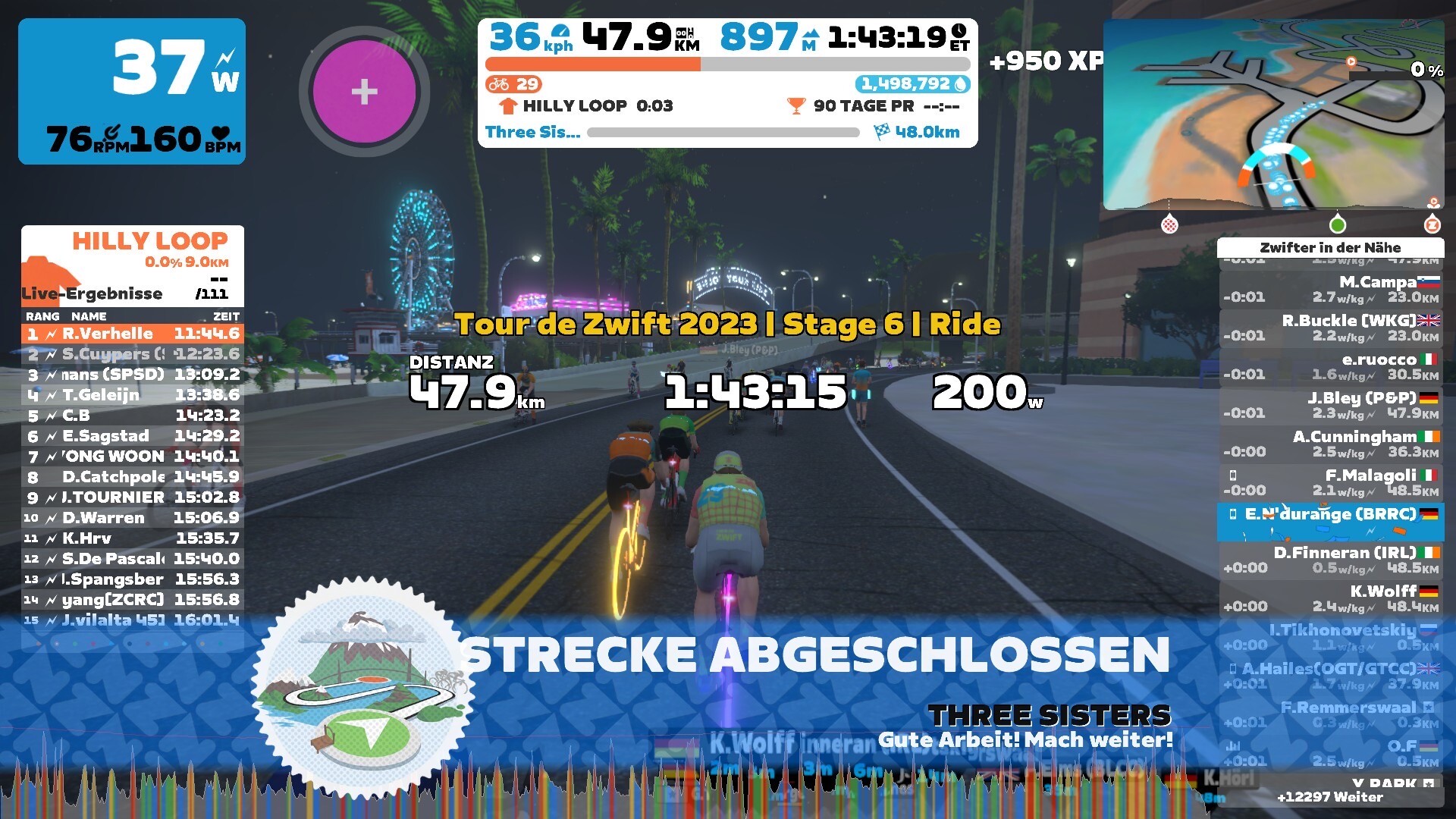This screenshot has width=1456, height=819.
Task: Choose E.Sagstad leaderboard entry
Action: (x=133, y=436)
